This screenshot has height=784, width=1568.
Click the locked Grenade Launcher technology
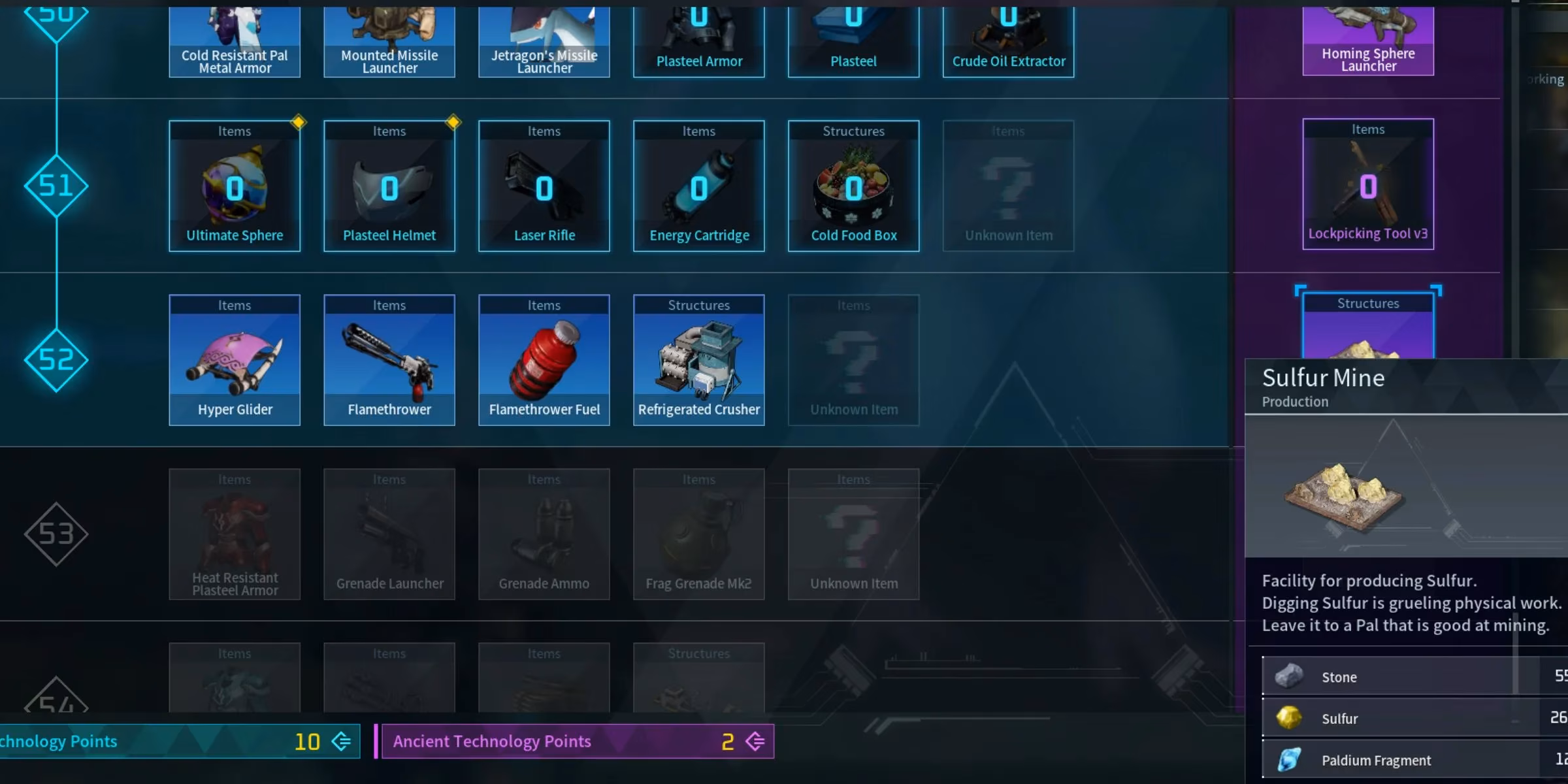point(389,534)
